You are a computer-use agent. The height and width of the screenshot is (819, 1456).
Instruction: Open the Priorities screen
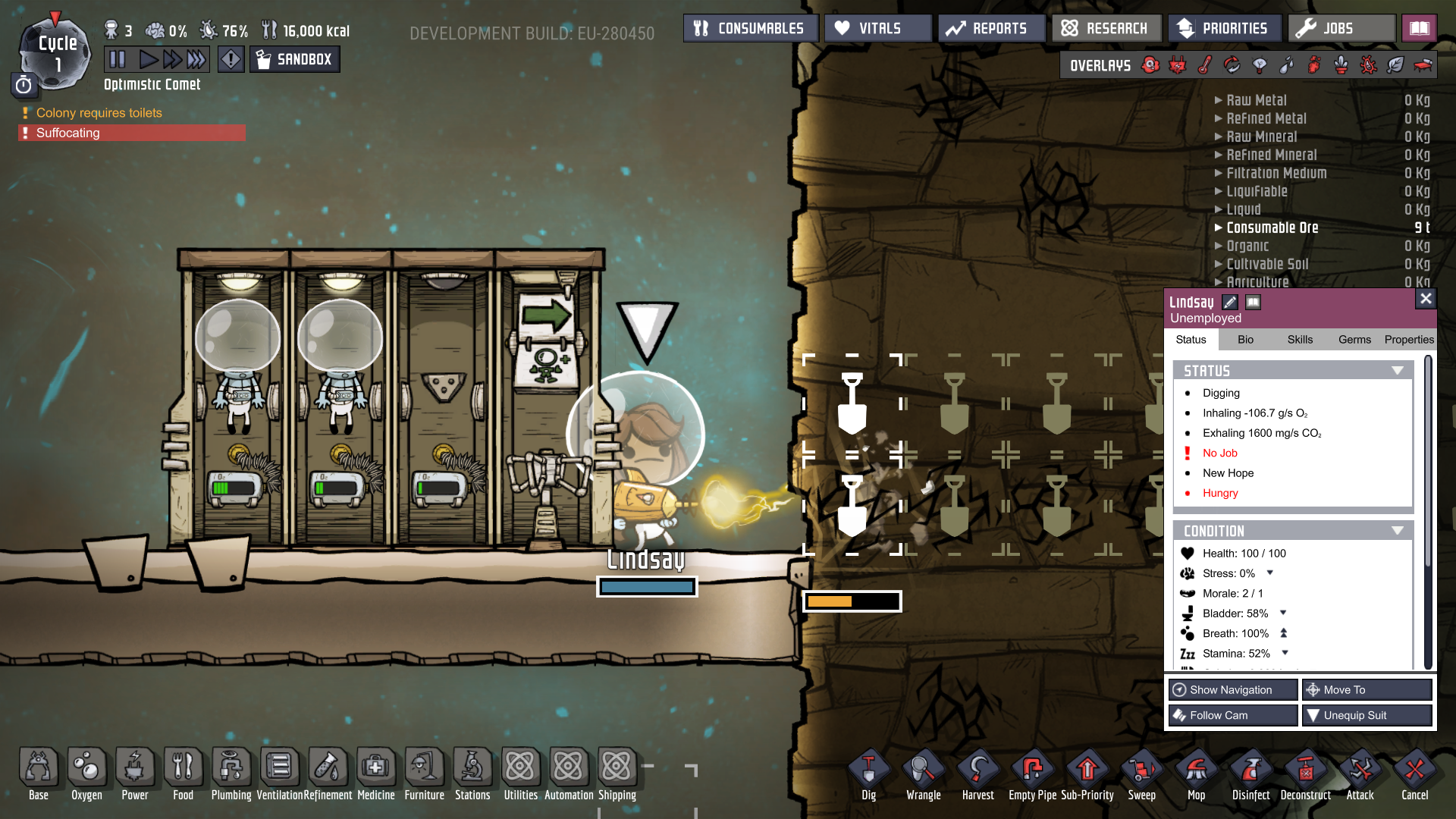(x=1225, y=29)
